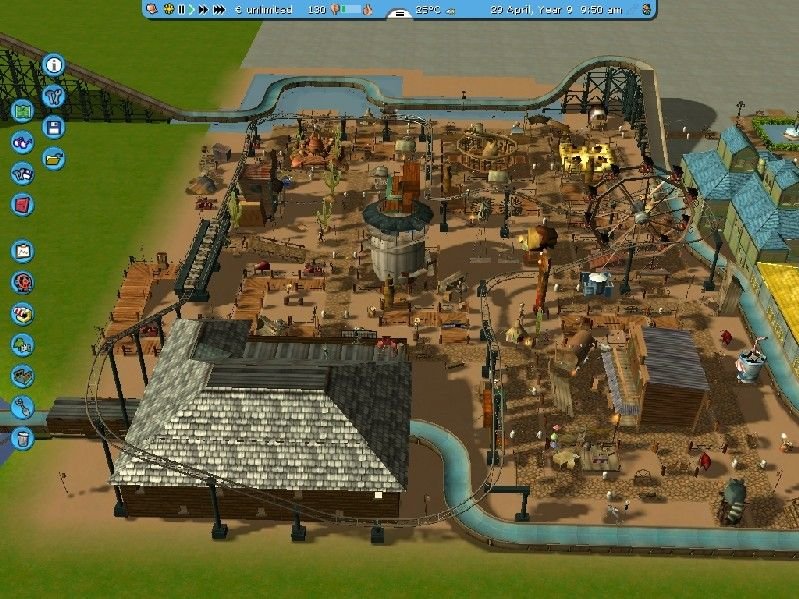This screenshot has width=799, height=599.
Task: Pause the game in the top bar
Action: click(182, 9)
